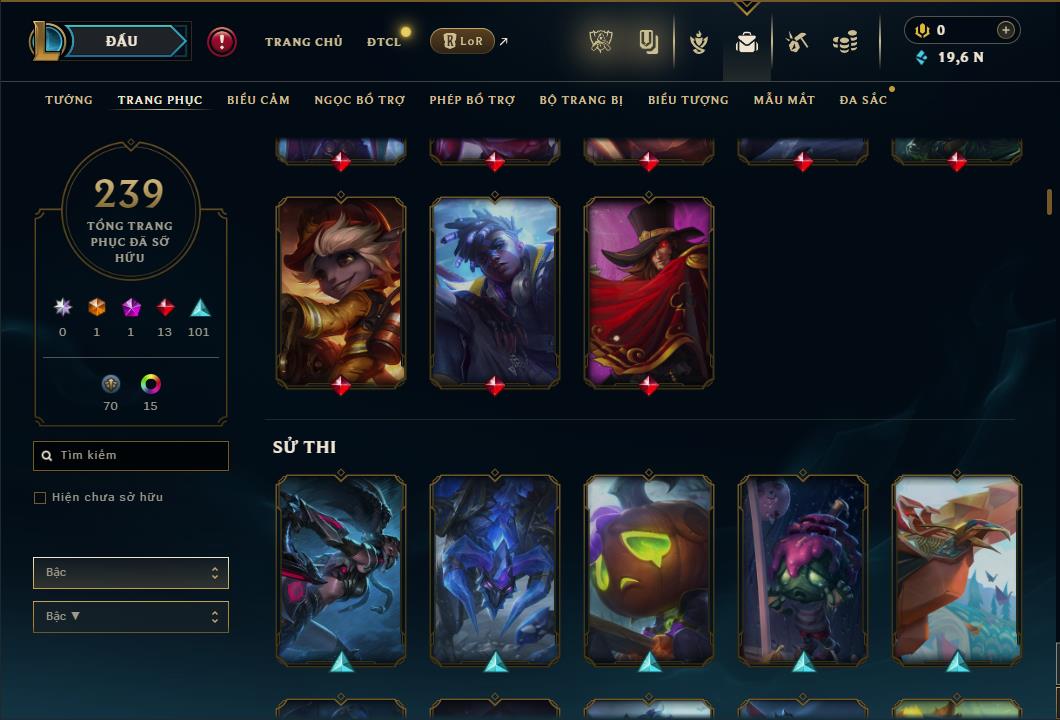
Task: Click the ĐẤU play button
Action: [121, 41]
